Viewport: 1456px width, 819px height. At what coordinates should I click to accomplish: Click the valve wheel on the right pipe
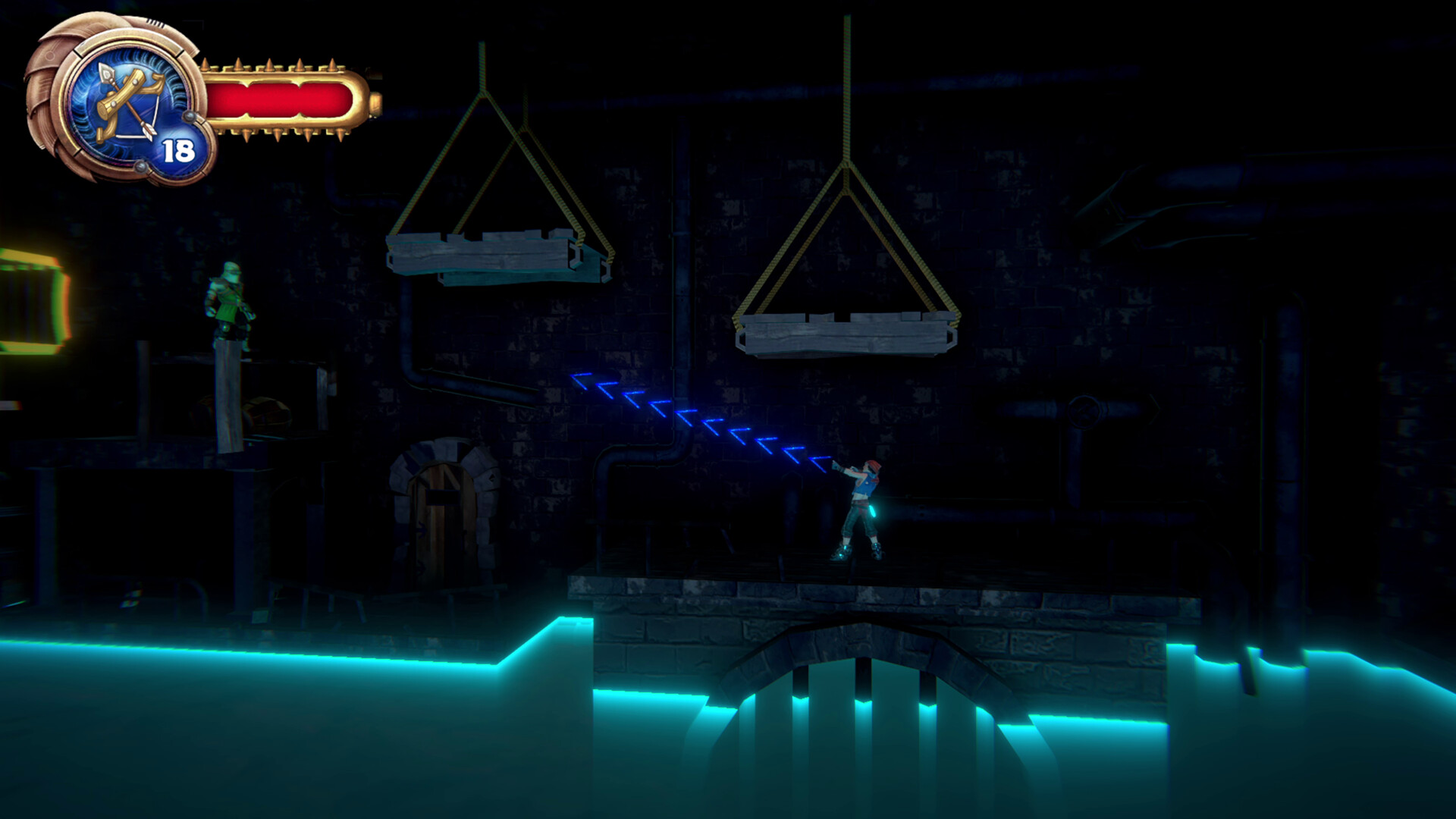[1084, 409]
